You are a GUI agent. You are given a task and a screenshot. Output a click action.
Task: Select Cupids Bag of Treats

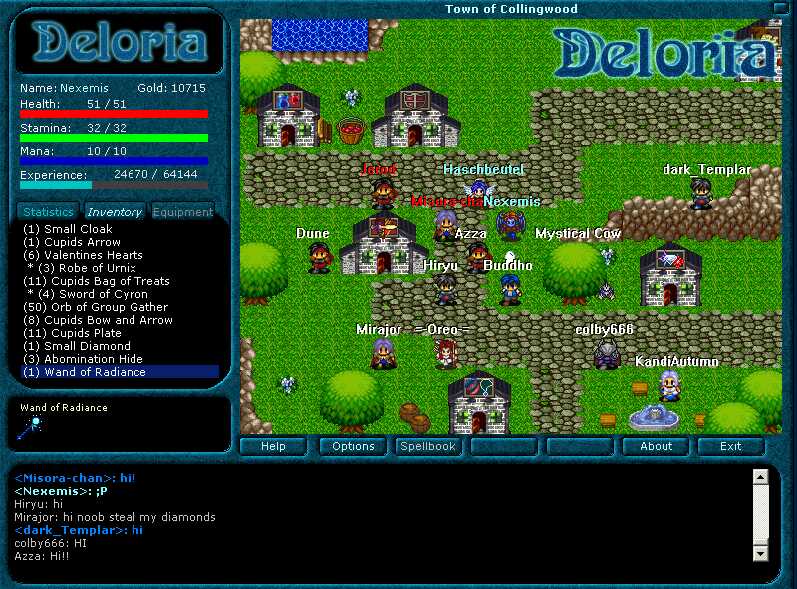[x=96, y=281]
